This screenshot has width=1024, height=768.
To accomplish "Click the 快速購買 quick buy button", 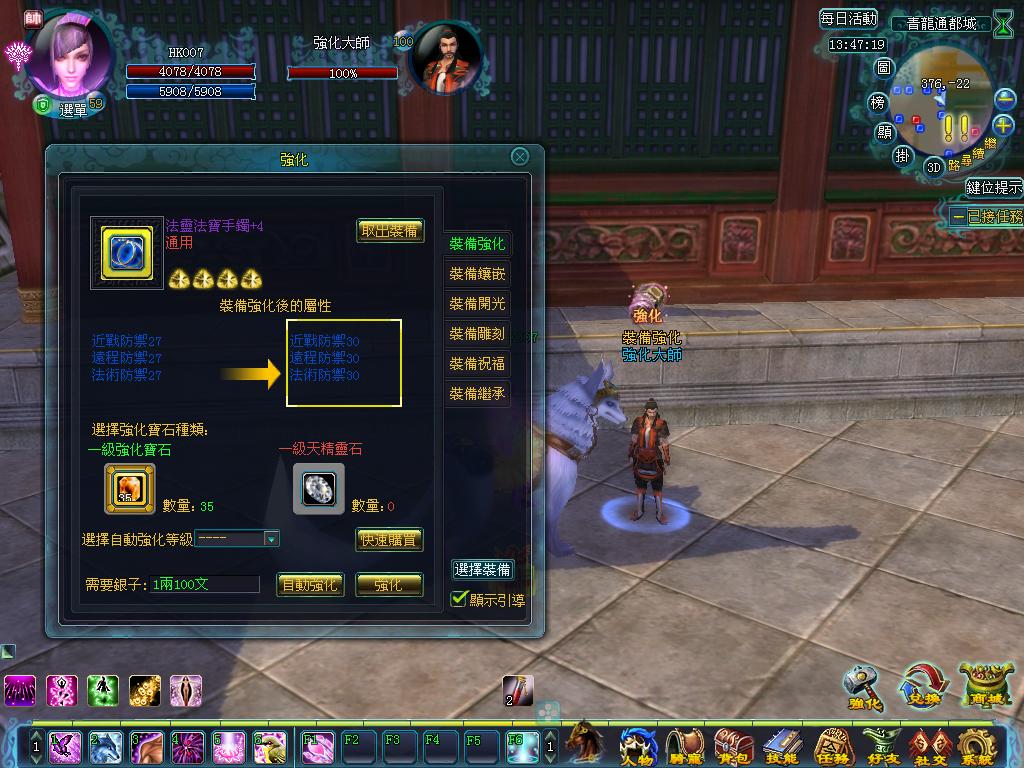I will tap(390, 540).
